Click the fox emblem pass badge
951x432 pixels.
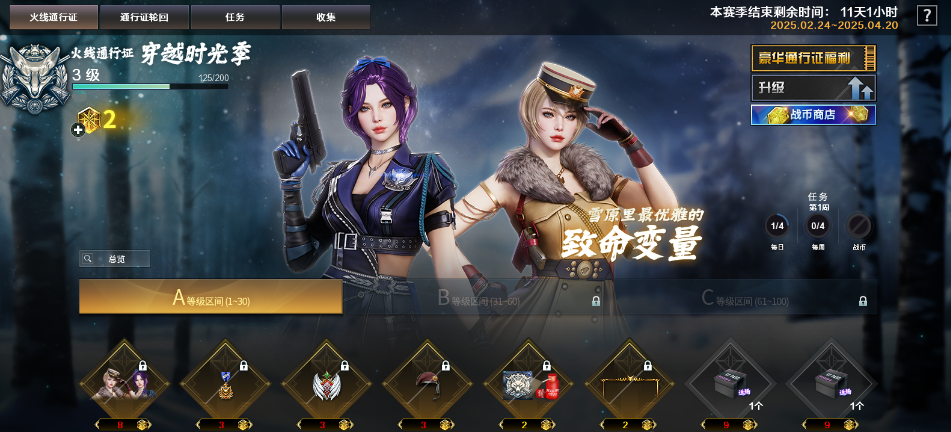pos(32,78)
